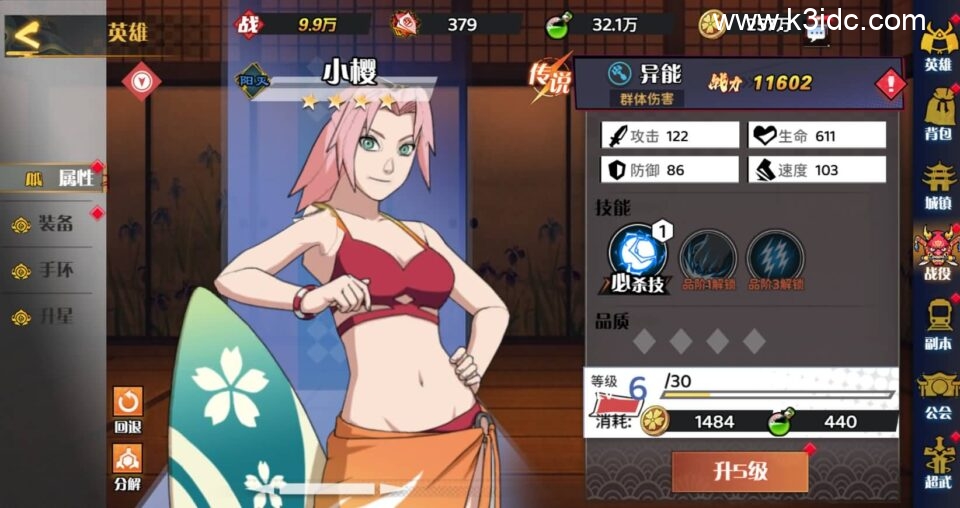Viewport: 960px width, 508px height.
Task: Open the 英雄 hero menu in sidebar
Action: pos(937,46)
